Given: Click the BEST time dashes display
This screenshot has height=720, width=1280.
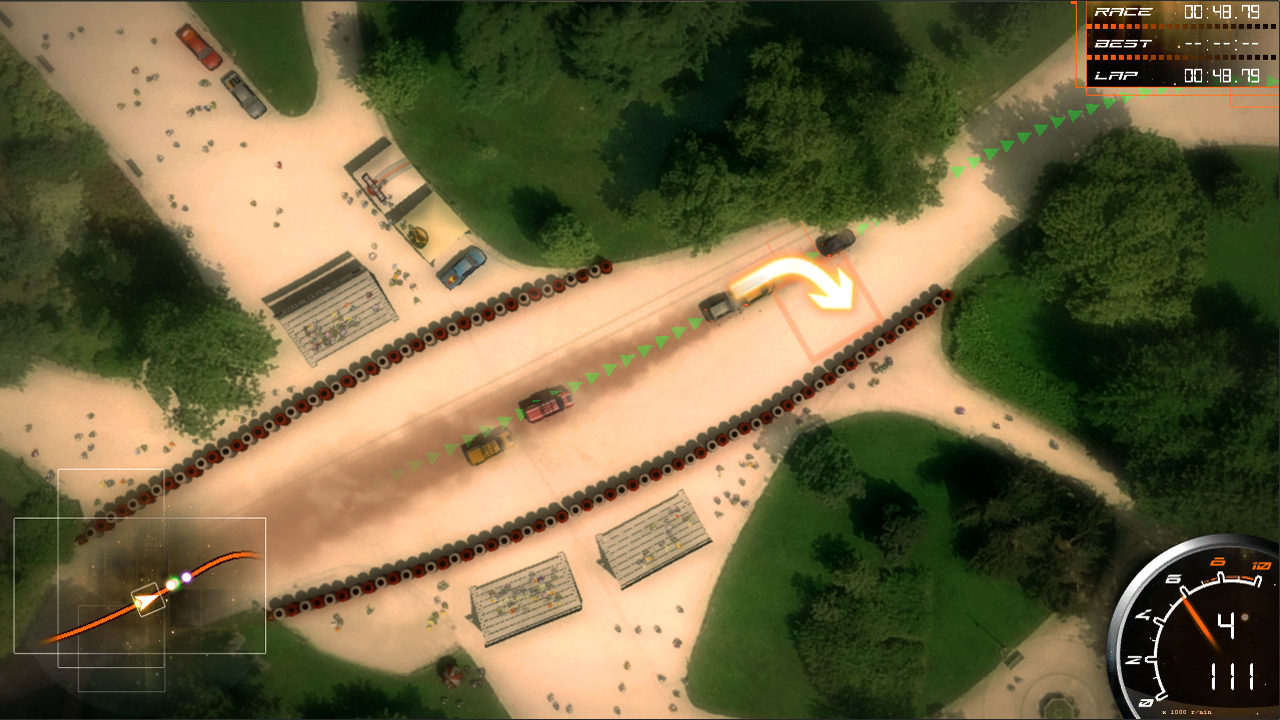Looking at the screenshot, I should tap(1223, 44).
